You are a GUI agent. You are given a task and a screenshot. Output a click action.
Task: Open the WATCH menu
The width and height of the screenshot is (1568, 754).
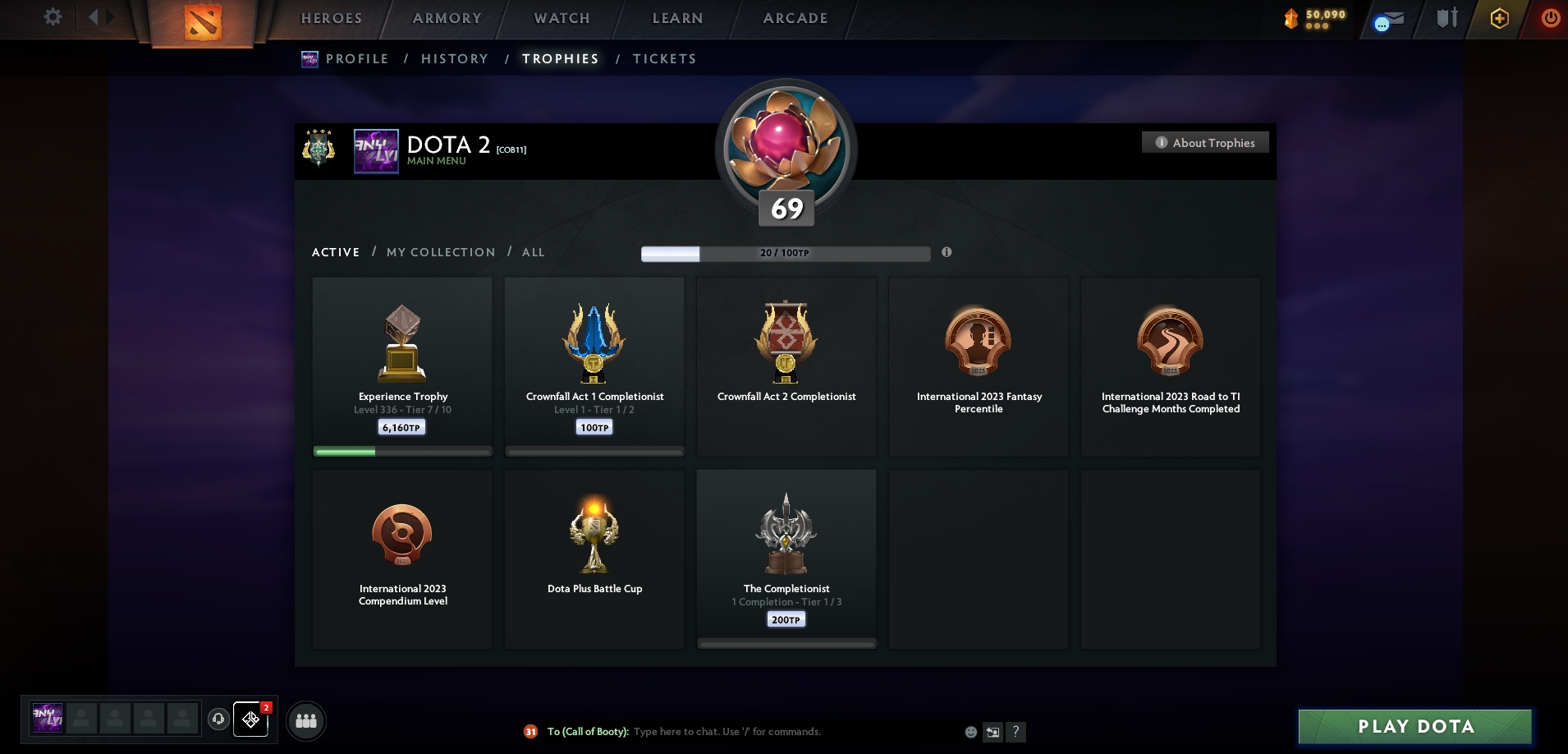tap(562, 18)
